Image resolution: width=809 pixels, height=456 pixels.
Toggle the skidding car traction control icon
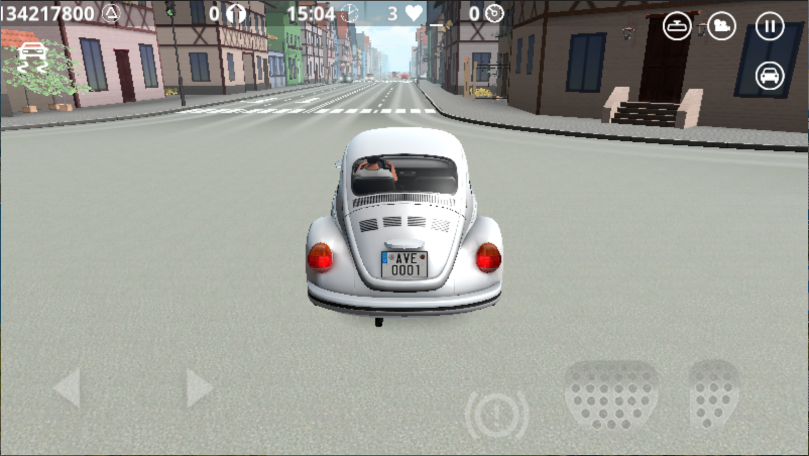click(33, 53)
